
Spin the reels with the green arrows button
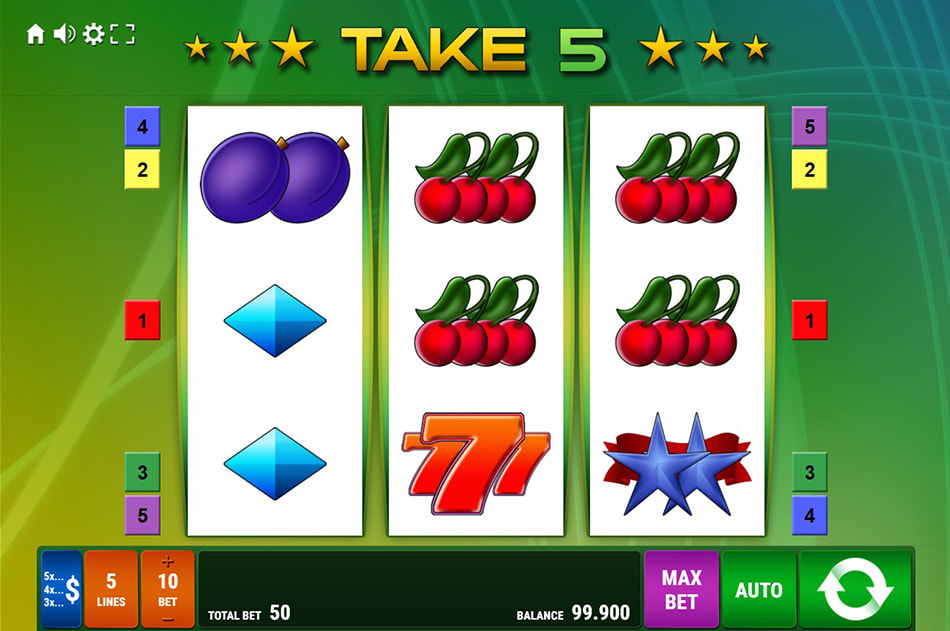pyautogui.click(x=855, y=589)
